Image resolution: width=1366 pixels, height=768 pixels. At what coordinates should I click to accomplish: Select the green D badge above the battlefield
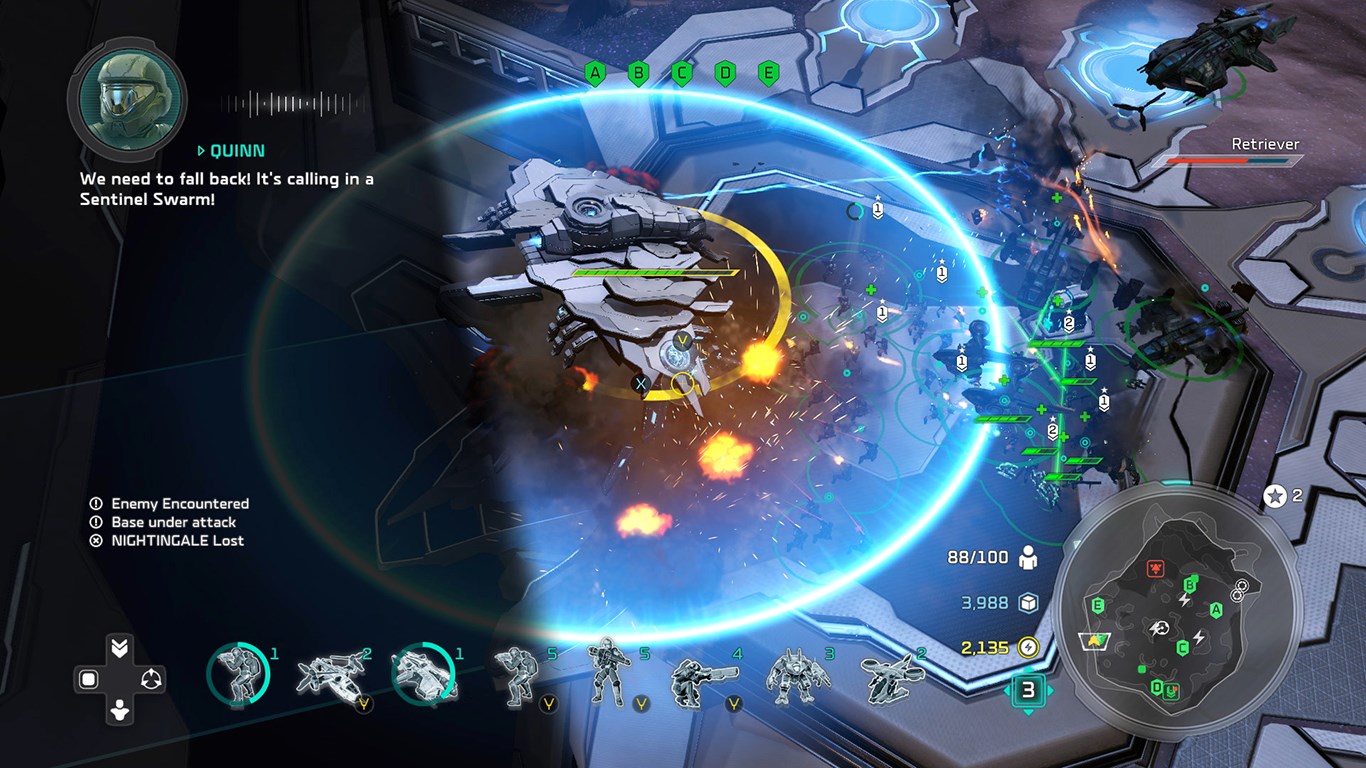click(x=725, y=73)
